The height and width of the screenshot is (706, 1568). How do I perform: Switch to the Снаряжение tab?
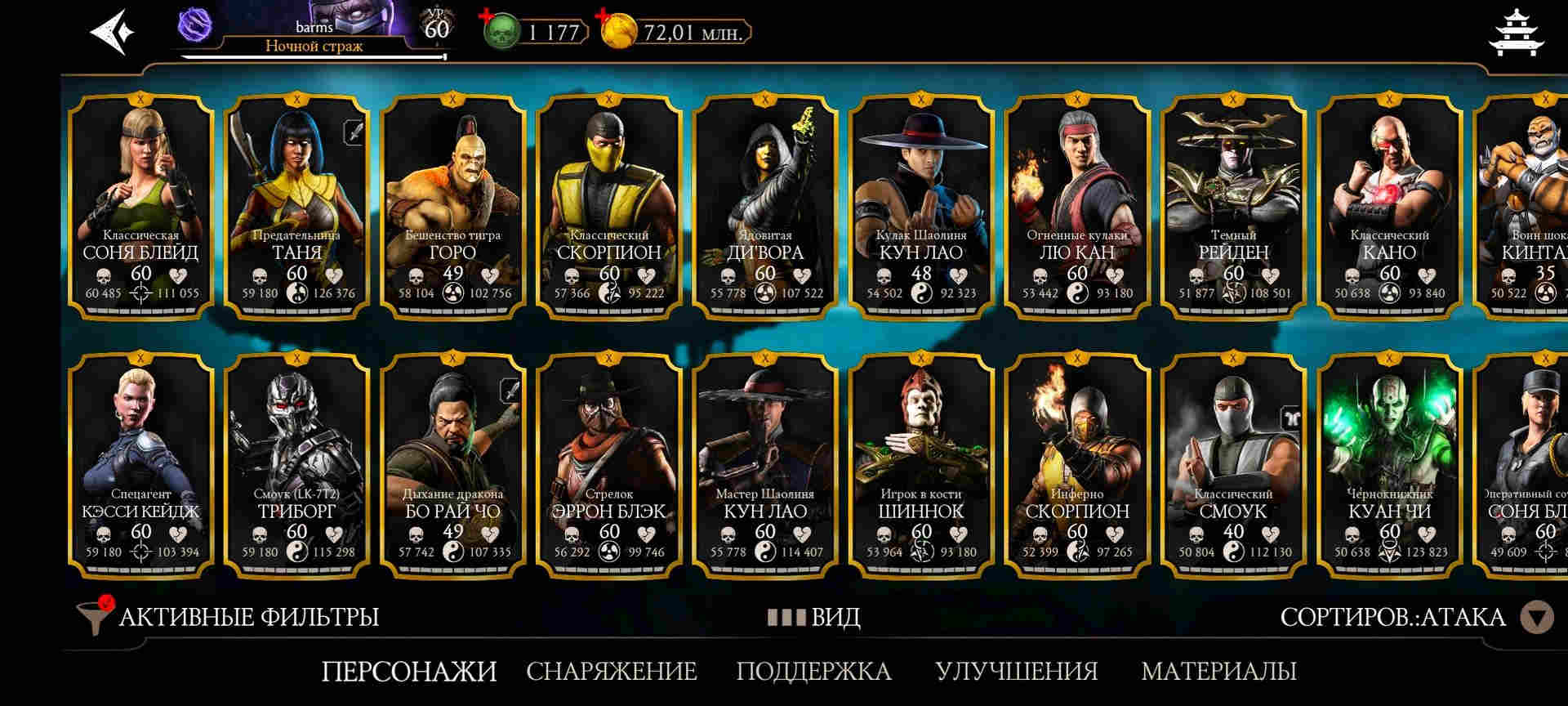[611, 672]
